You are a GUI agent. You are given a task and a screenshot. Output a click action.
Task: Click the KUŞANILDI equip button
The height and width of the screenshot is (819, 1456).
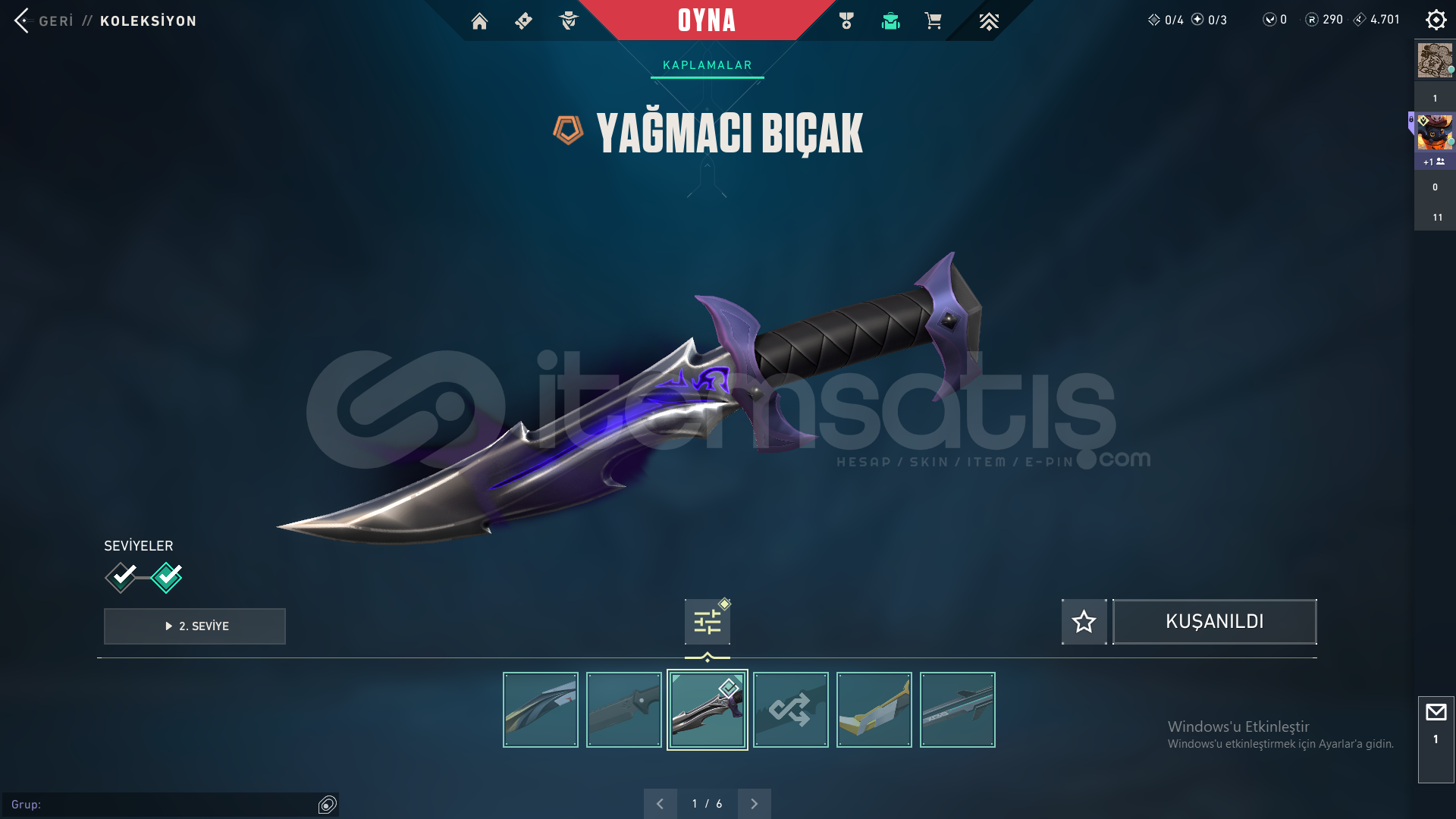(1214, 622)
